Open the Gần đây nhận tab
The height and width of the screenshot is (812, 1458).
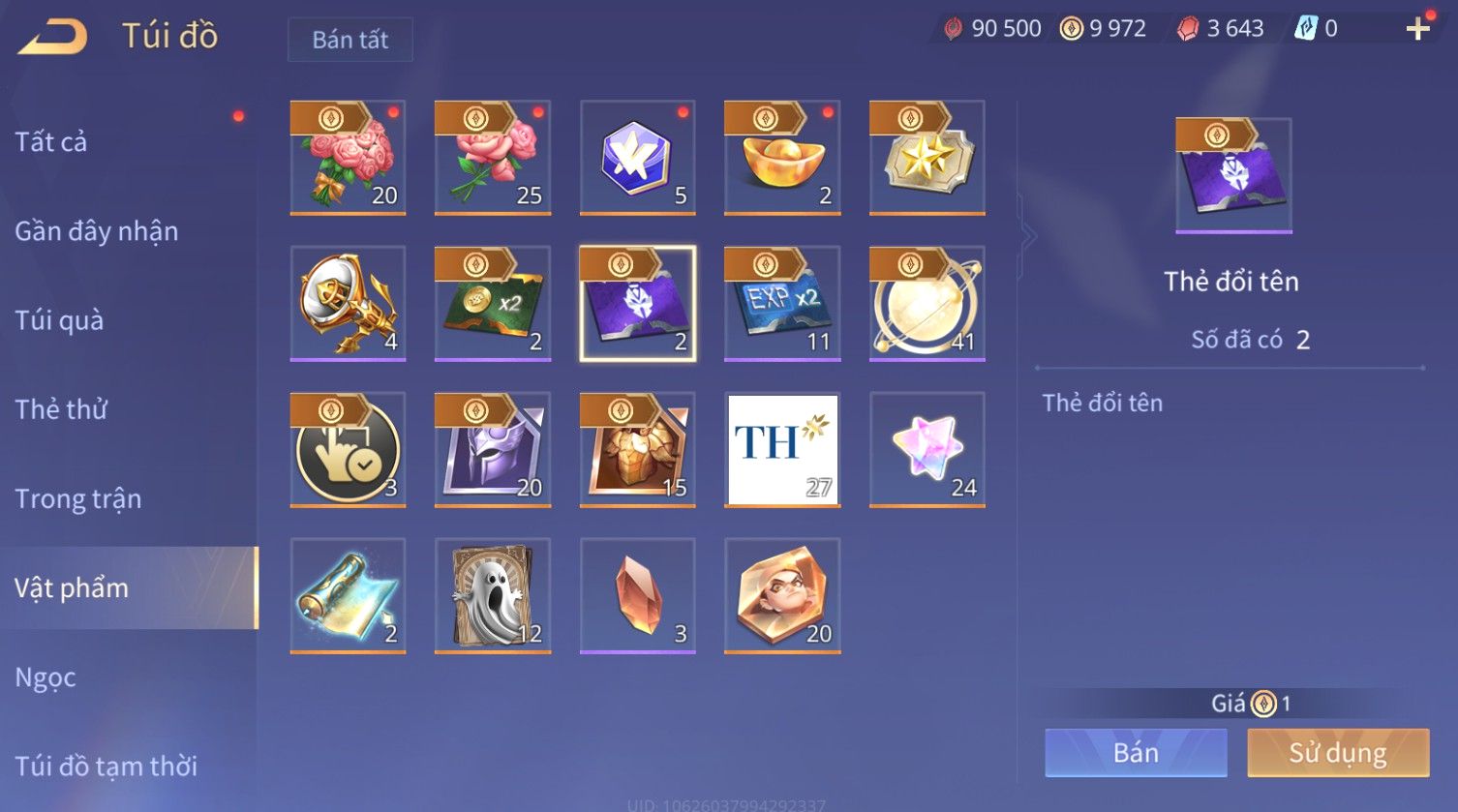tap(96, 231)
